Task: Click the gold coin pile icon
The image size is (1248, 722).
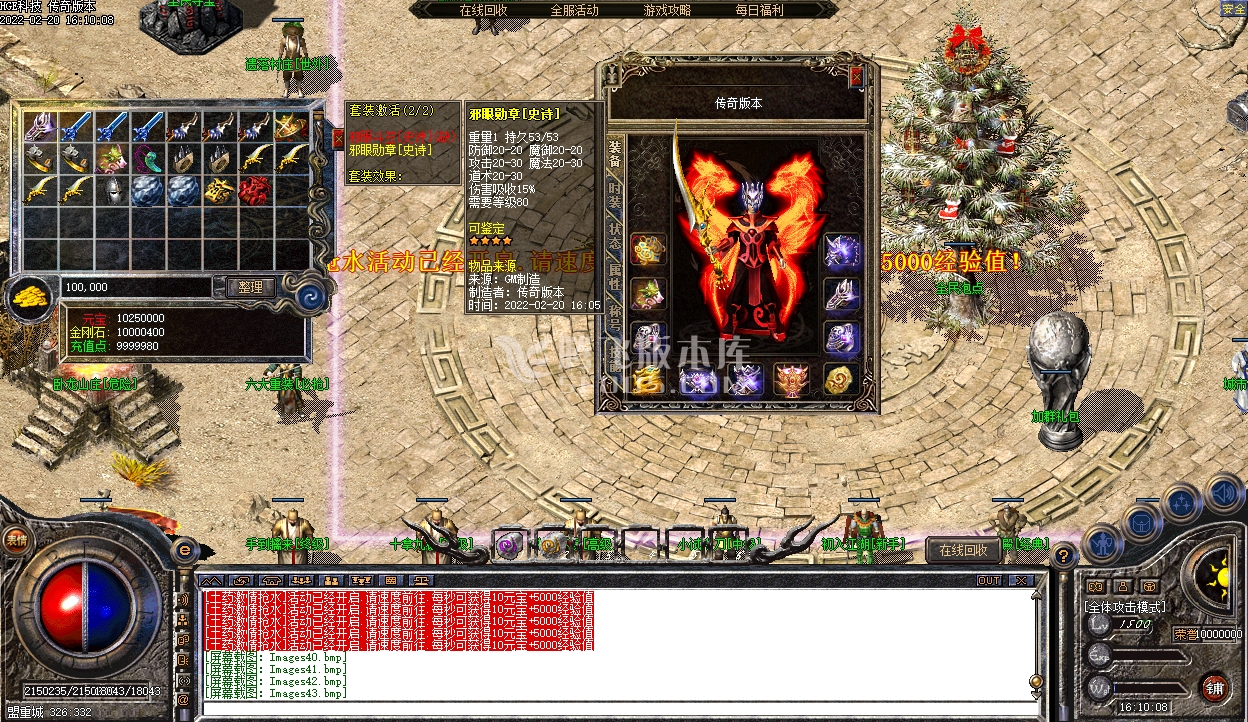Action: click(x=32, y=297)
